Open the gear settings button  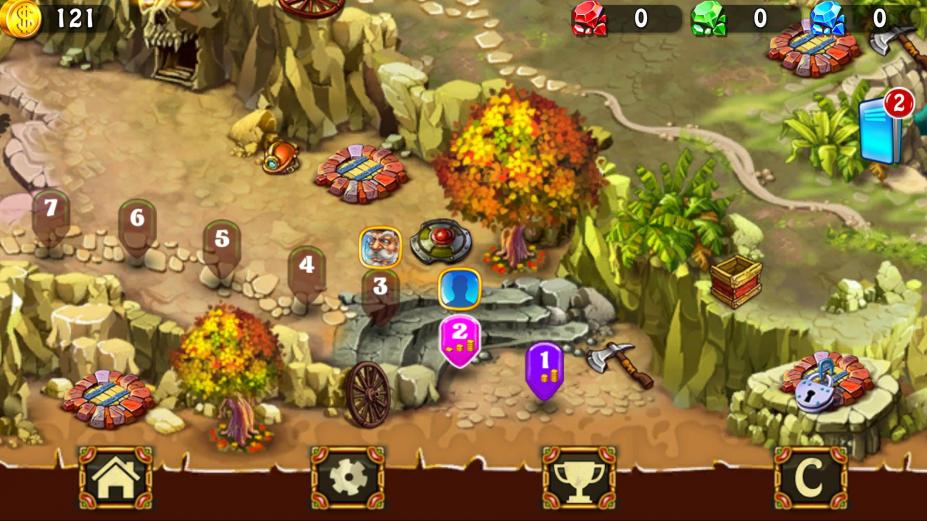[x=347, y=478]
